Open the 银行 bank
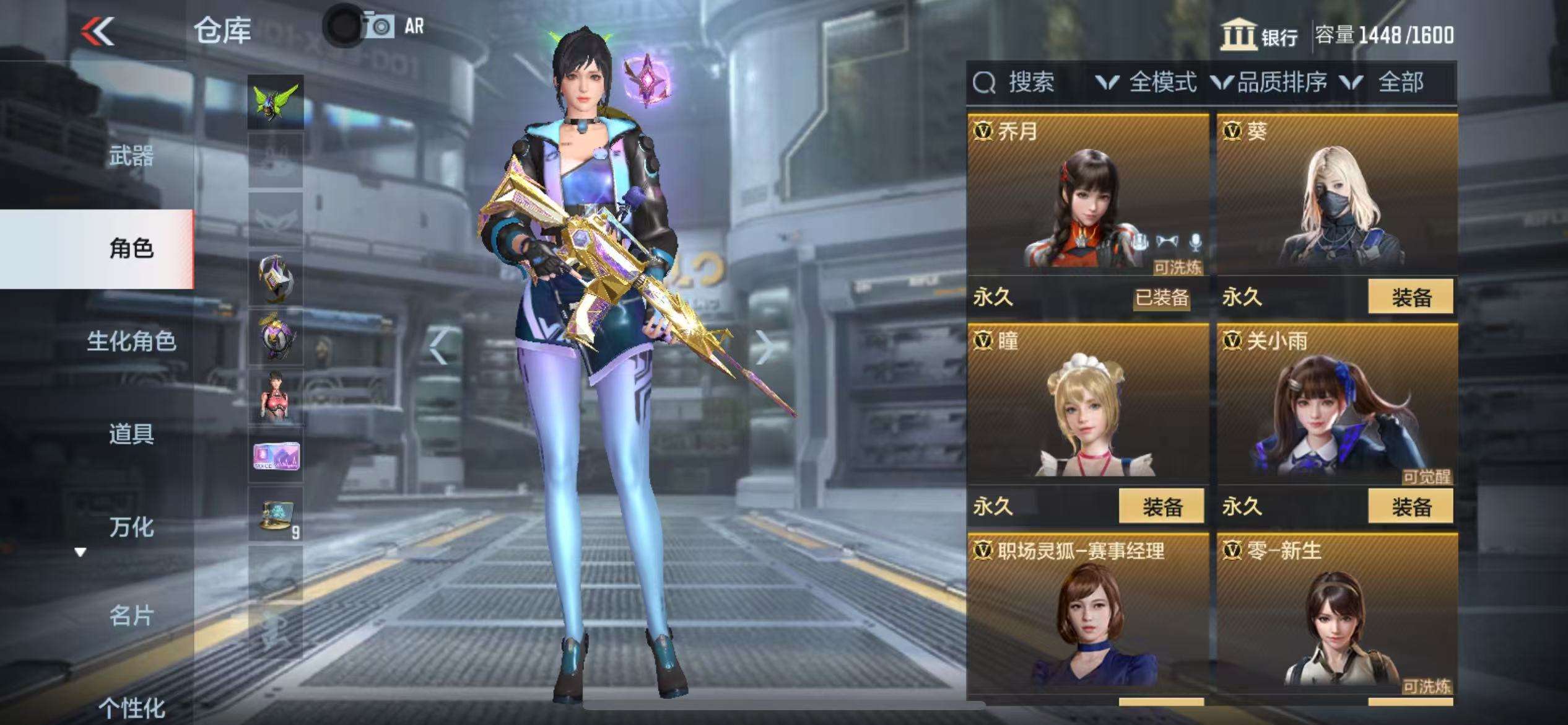Image resolution: width=1568 pixels, height=725 pixels. tap(1260, 35)
